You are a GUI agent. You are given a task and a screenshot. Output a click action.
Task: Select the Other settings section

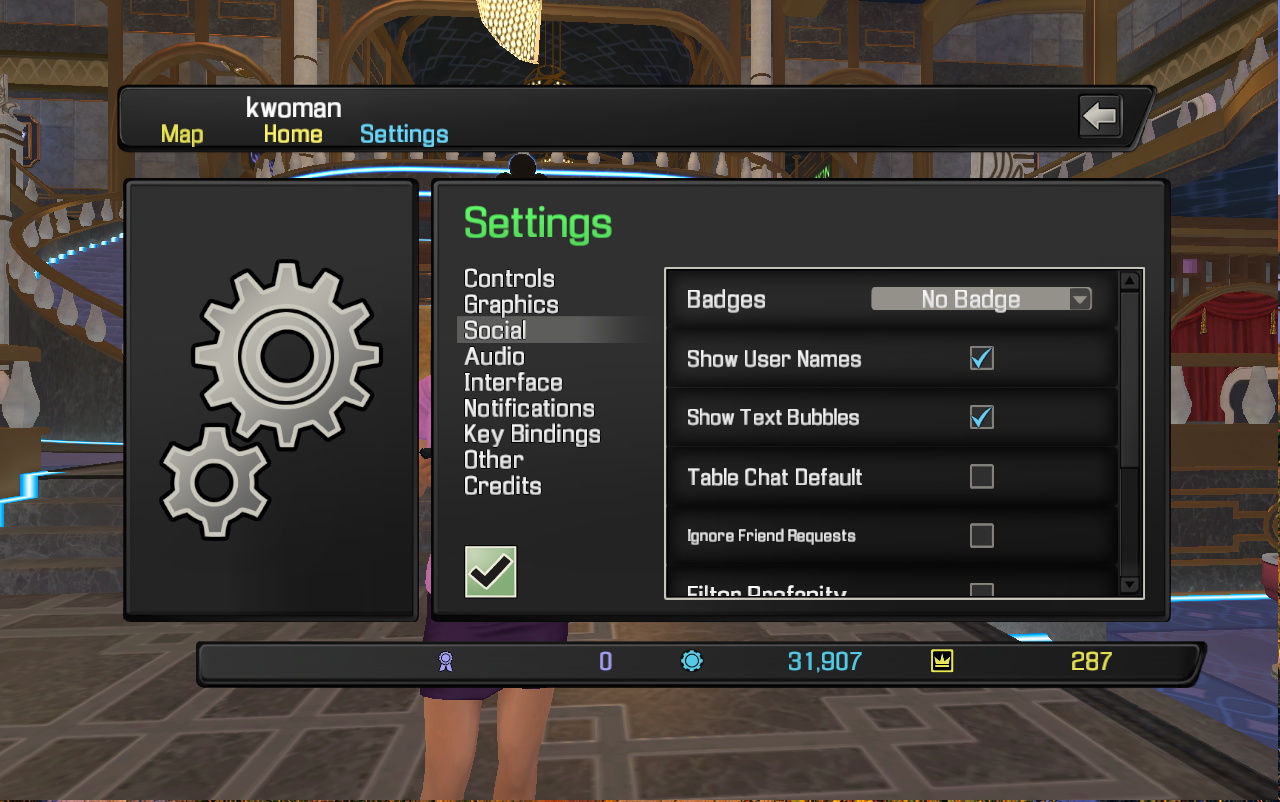pyautogui.click(x=493, y=460)
